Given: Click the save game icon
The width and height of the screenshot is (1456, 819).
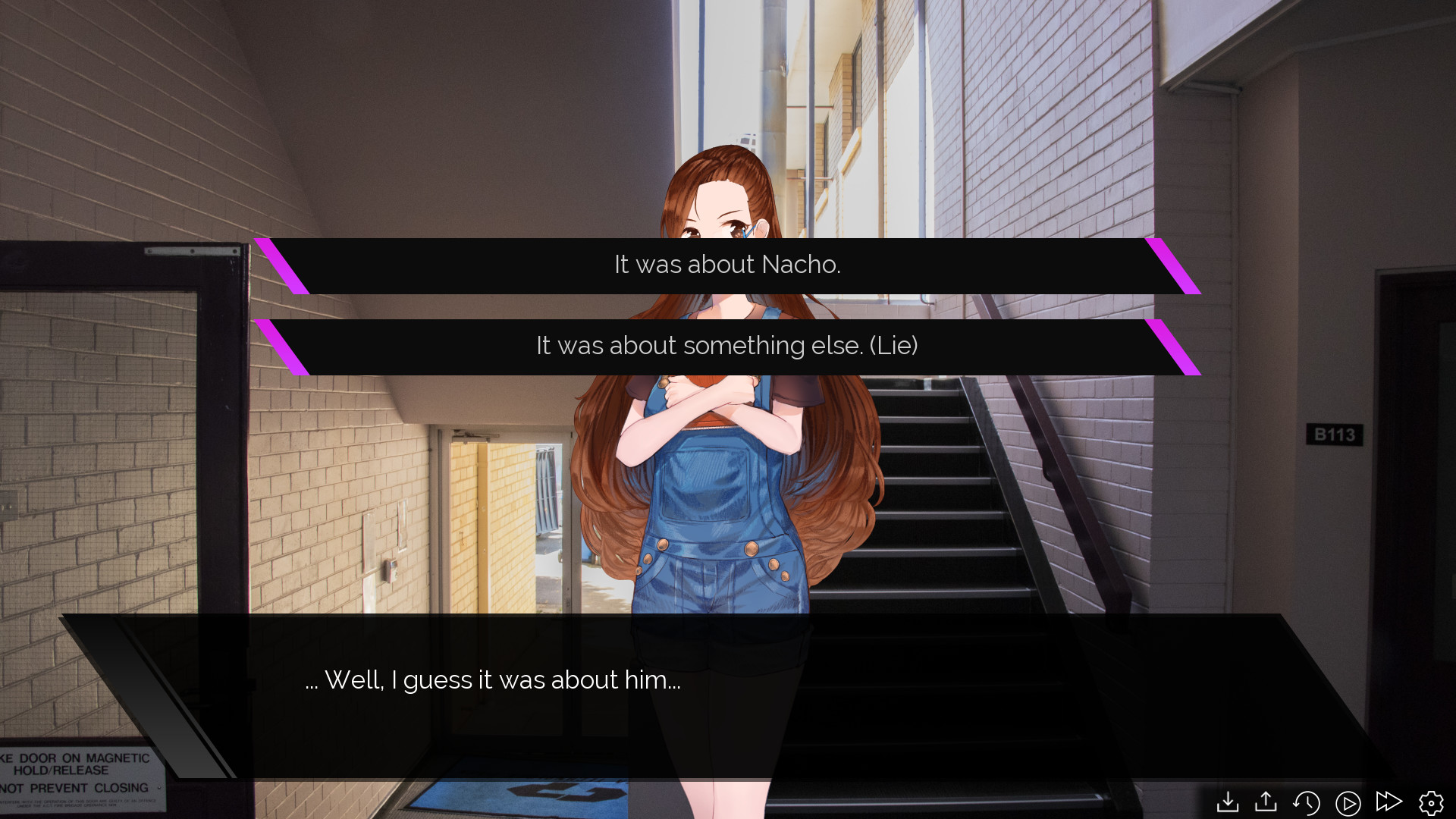Looking at the screenshot, I should [1228, 801].
